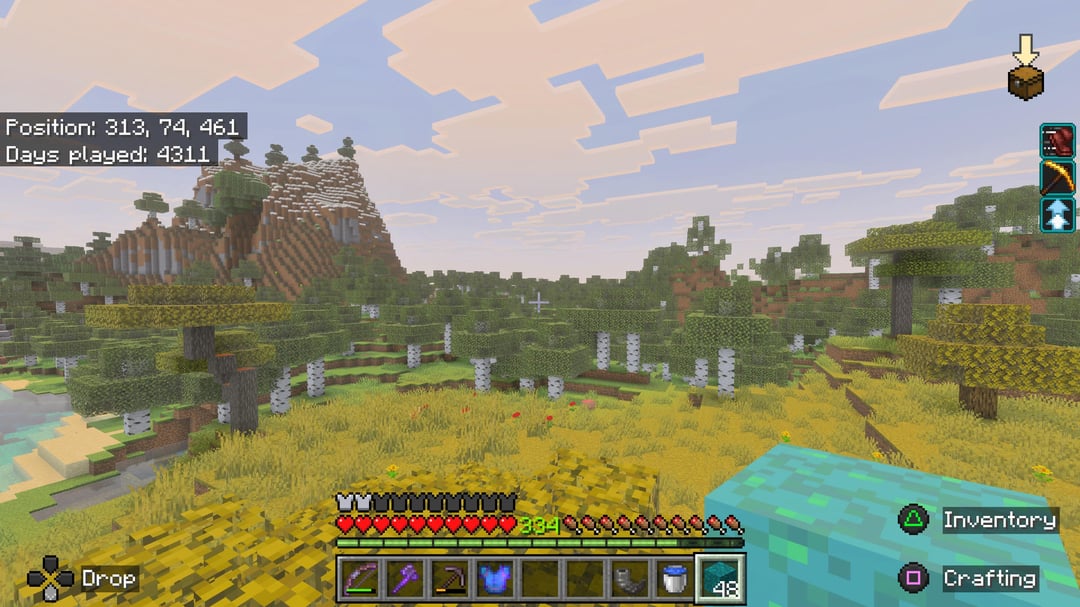Click the golden pickaxe haste effect icon
Image resolution: width=1080 pixels, height=607 pixels.
point(1057,178)
